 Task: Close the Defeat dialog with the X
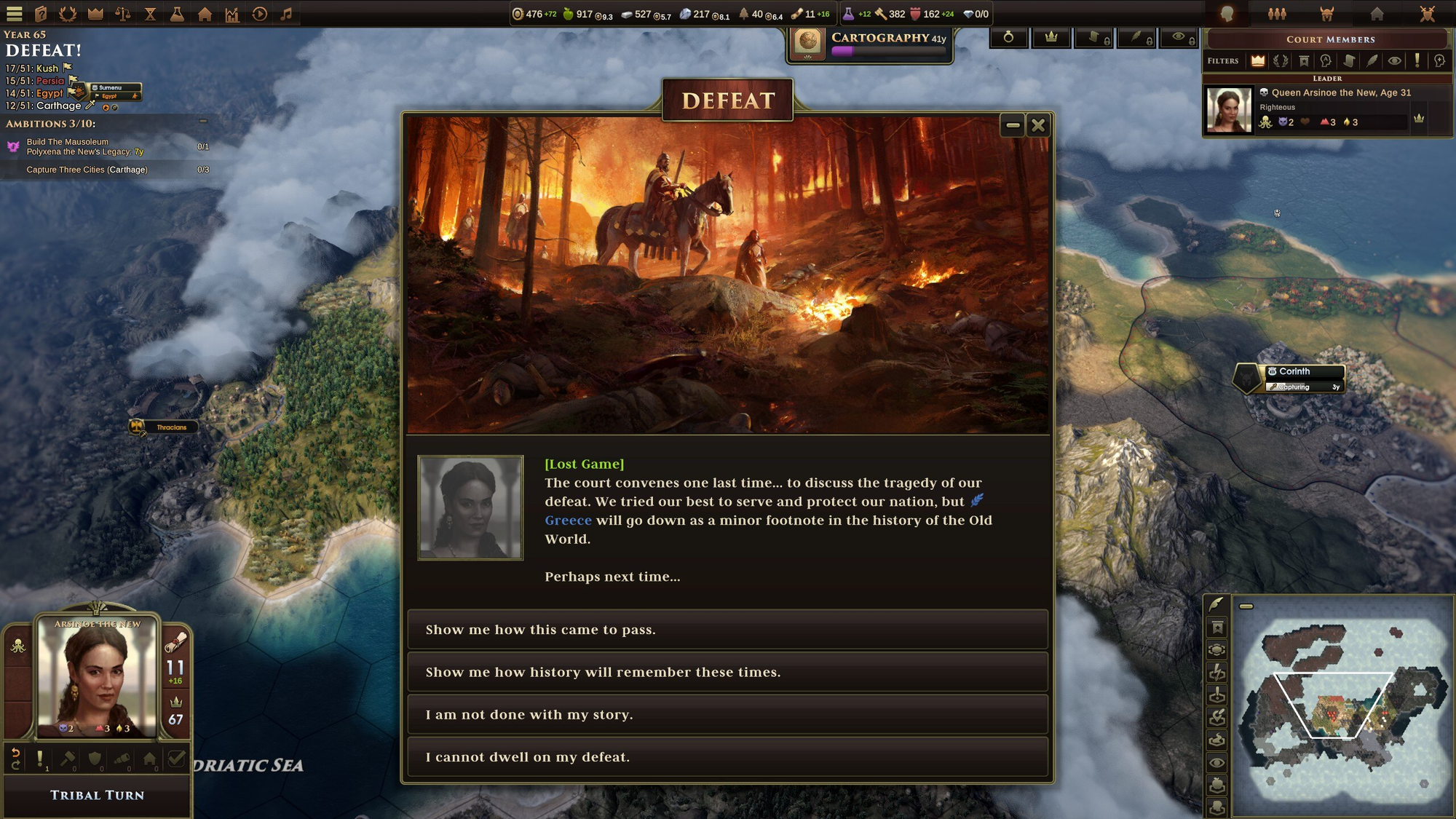[1038, 125]
